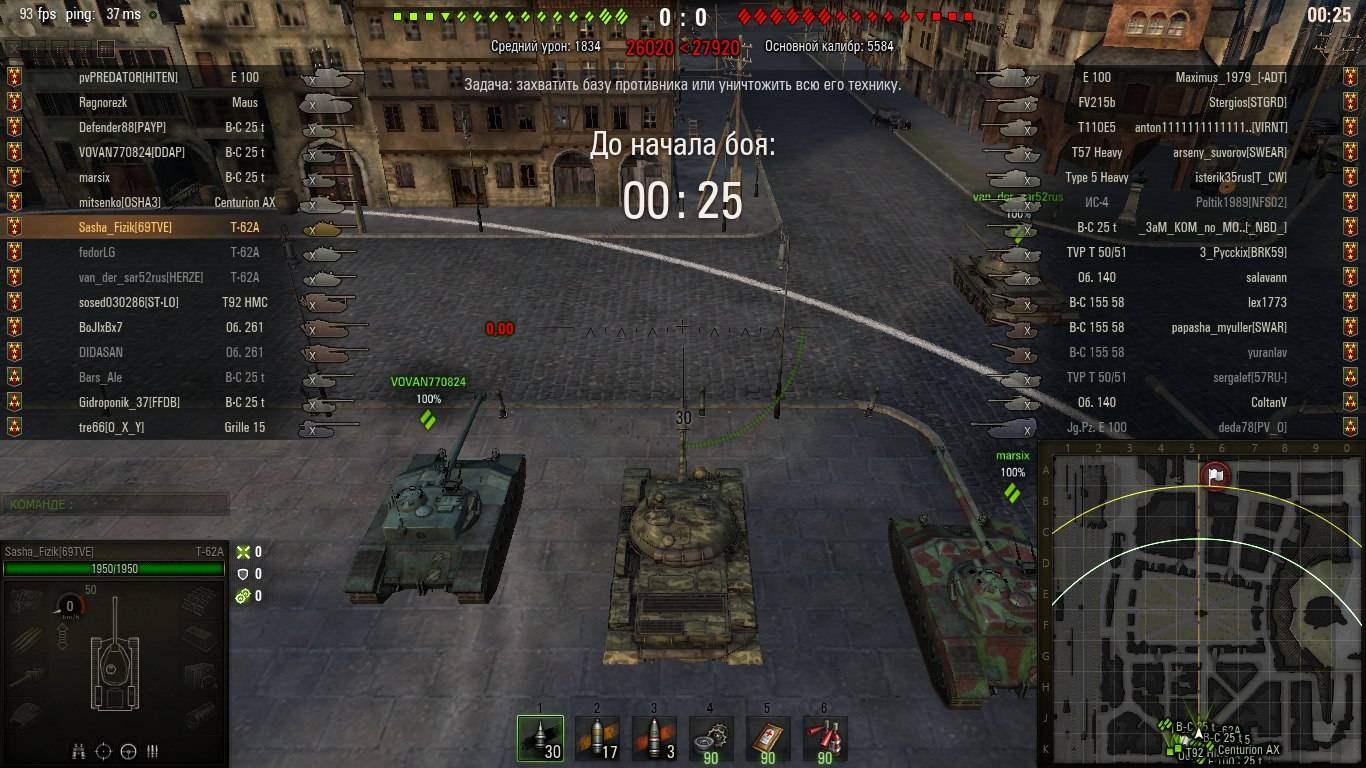Click the steering wheel icon in damage panel
Viewport: 1366px width, 768px height.
point(128,750)
